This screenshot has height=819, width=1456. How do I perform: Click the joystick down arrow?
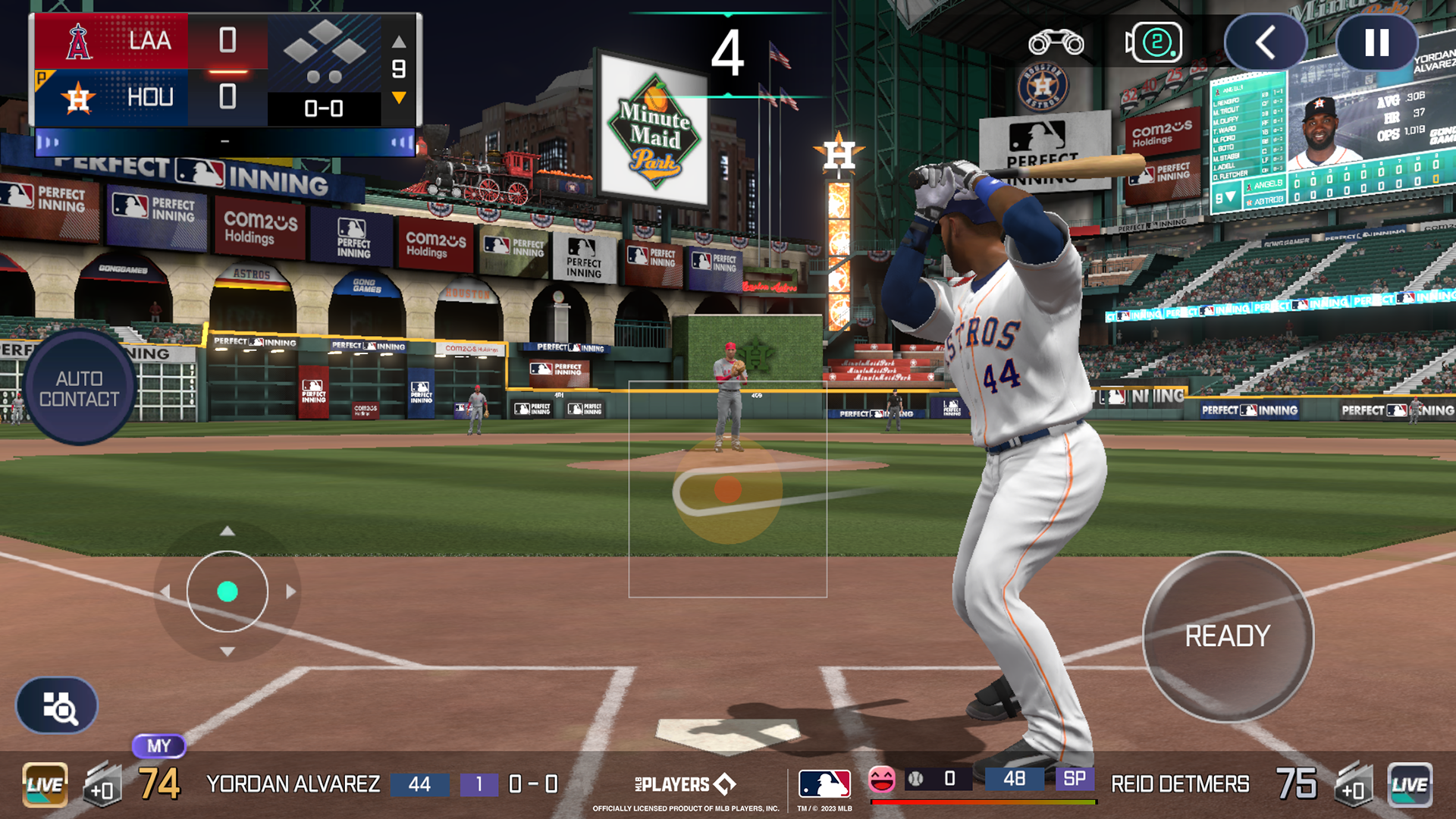point(227,652)
